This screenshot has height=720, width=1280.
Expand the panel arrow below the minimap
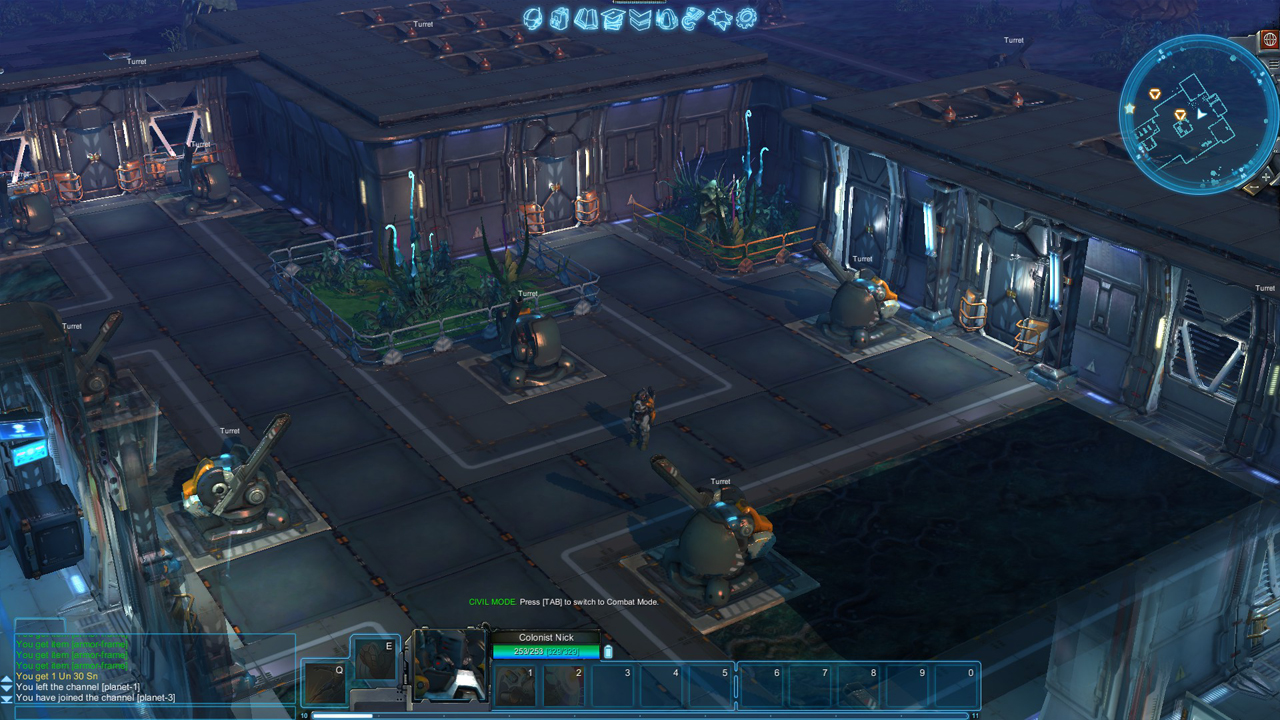tap(1253, 188)
